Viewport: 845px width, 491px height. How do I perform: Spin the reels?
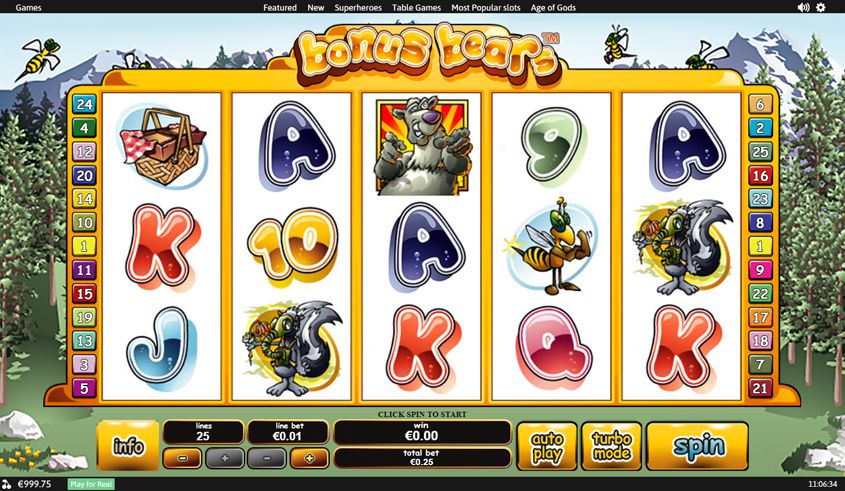pos(697,446)
